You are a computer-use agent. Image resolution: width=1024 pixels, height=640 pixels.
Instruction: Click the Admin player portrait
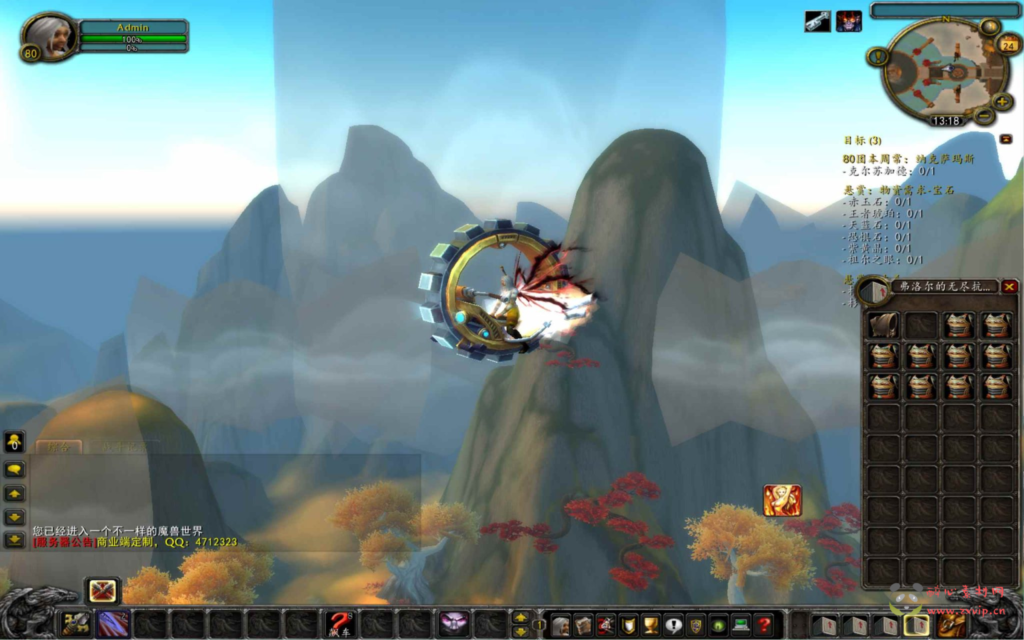pyautogui.click(x=51, y=36)
